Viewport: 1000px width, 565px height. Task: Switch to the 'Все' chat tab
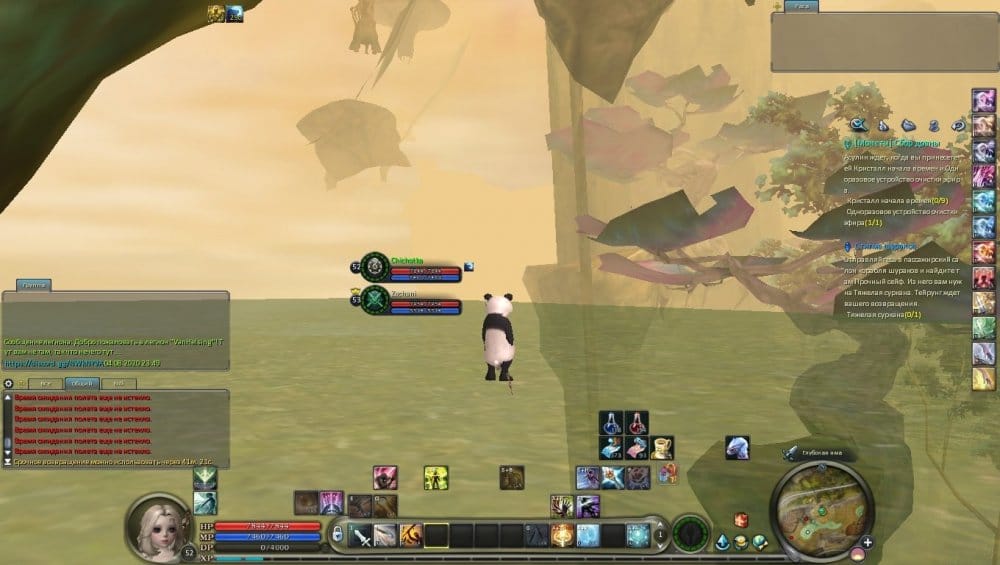point(44,383)
